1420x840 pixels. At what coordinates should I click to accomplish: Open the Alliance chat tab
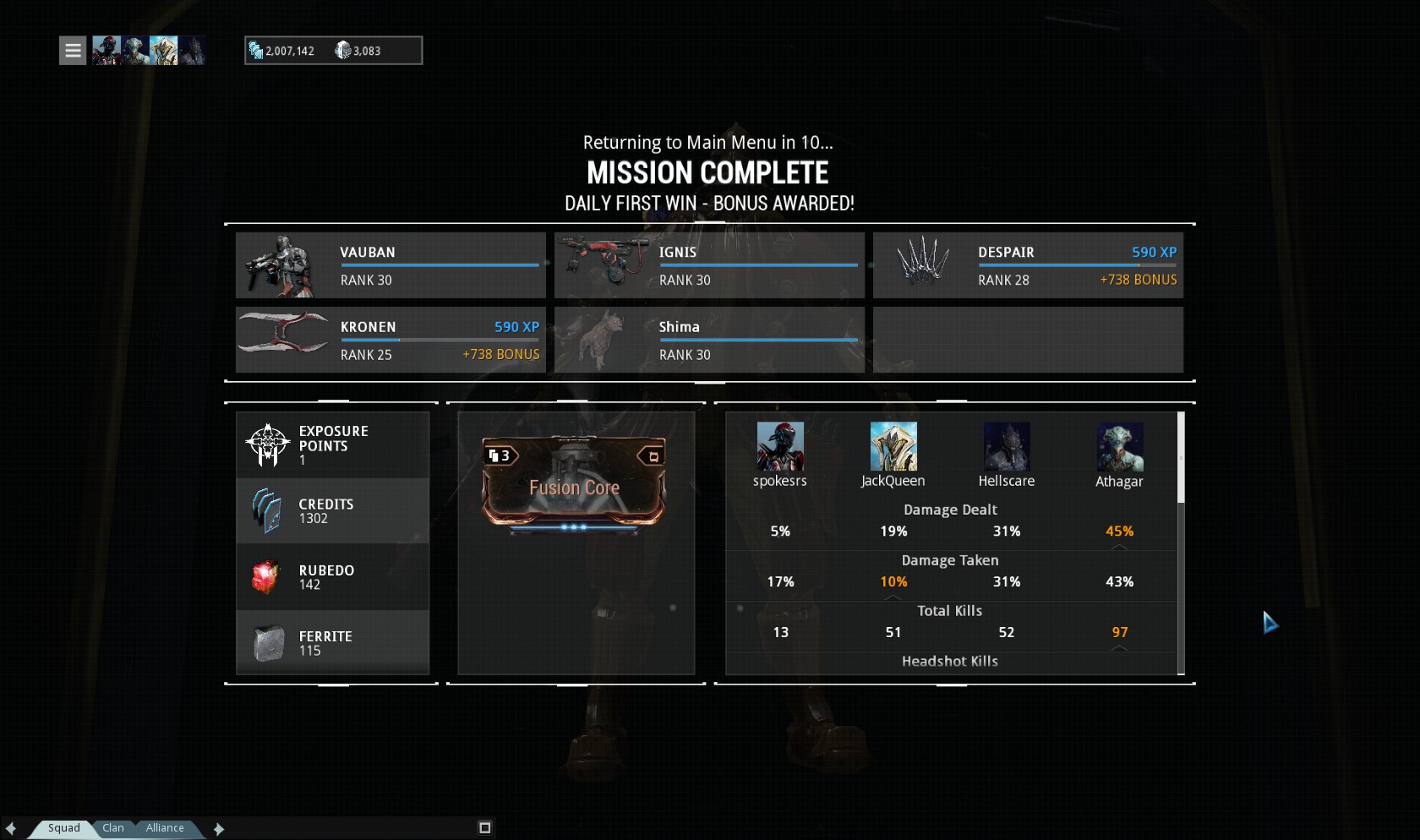(165, 828)
